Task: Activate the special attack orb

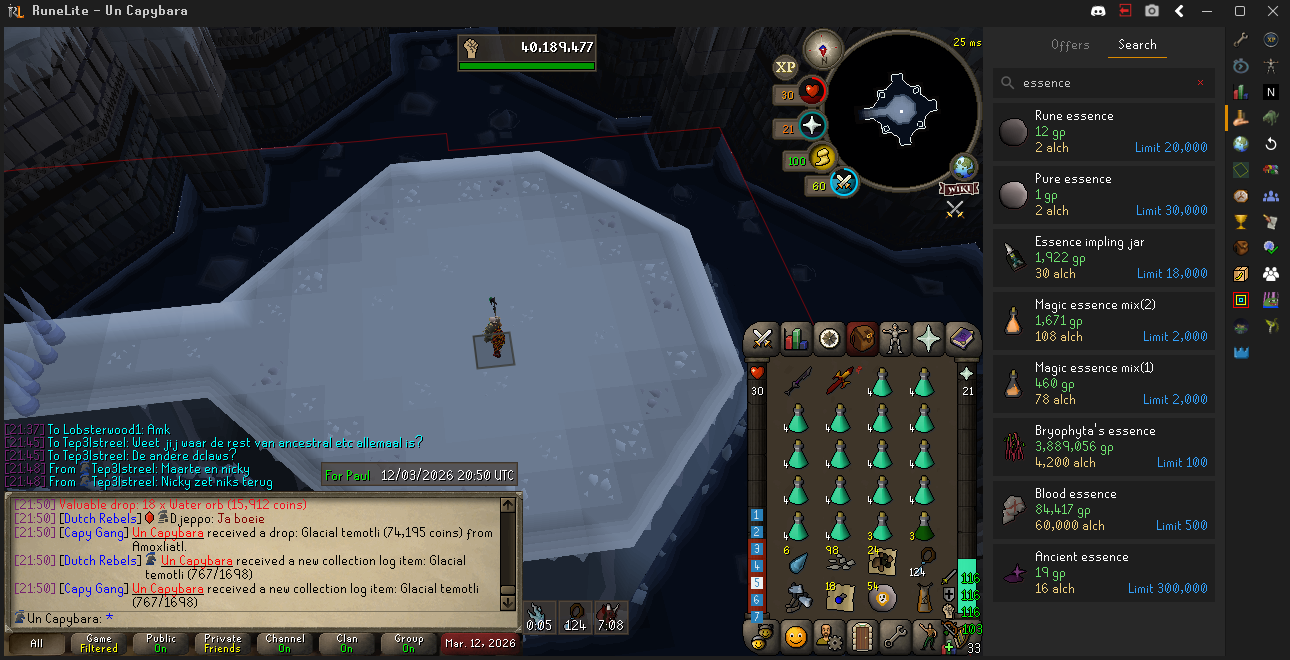Action: [x=843, y=183]
